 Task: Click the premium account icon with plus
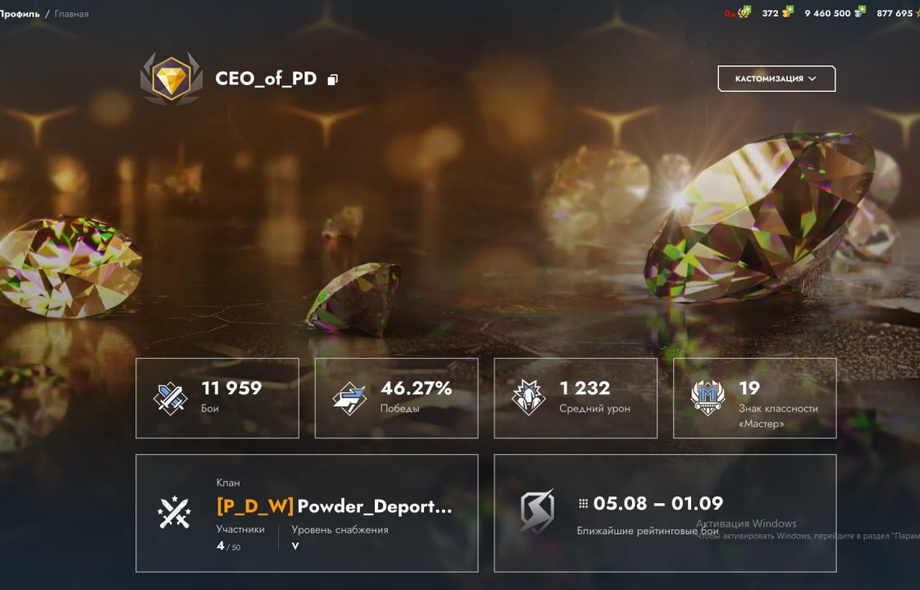[x=743, y=13]
